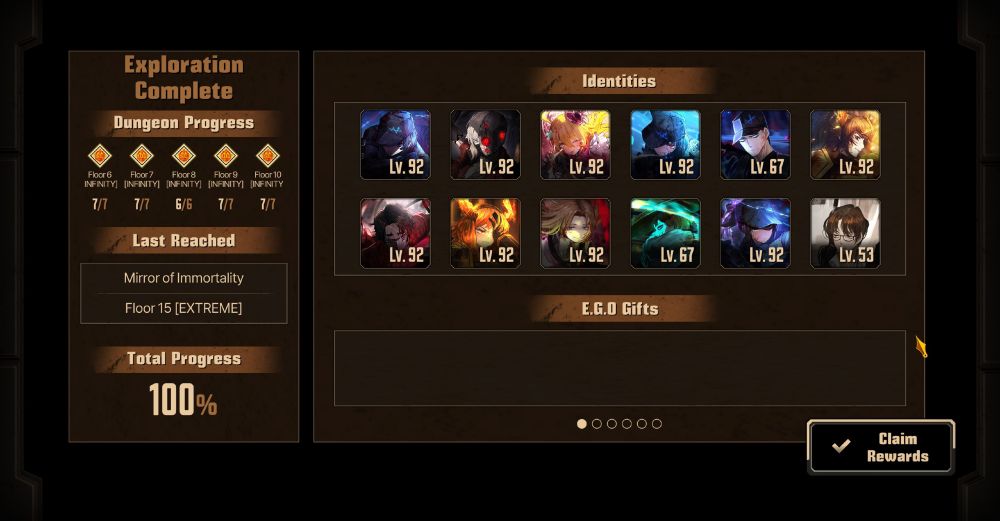Select the Lv. 53 identity with glasses
The height and width of the screenshot is (521, 1000).
coord(845,233)
